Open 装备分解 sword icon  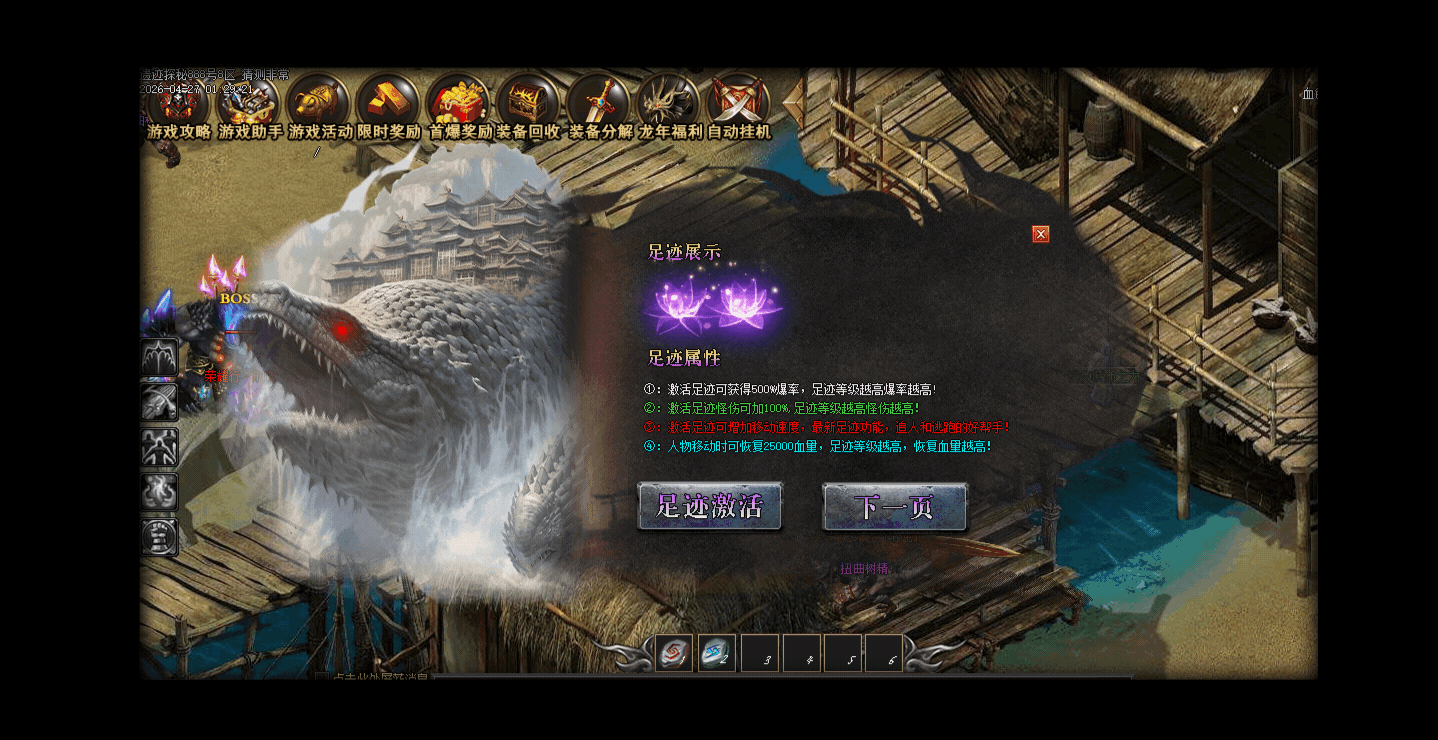click(599, 103)
